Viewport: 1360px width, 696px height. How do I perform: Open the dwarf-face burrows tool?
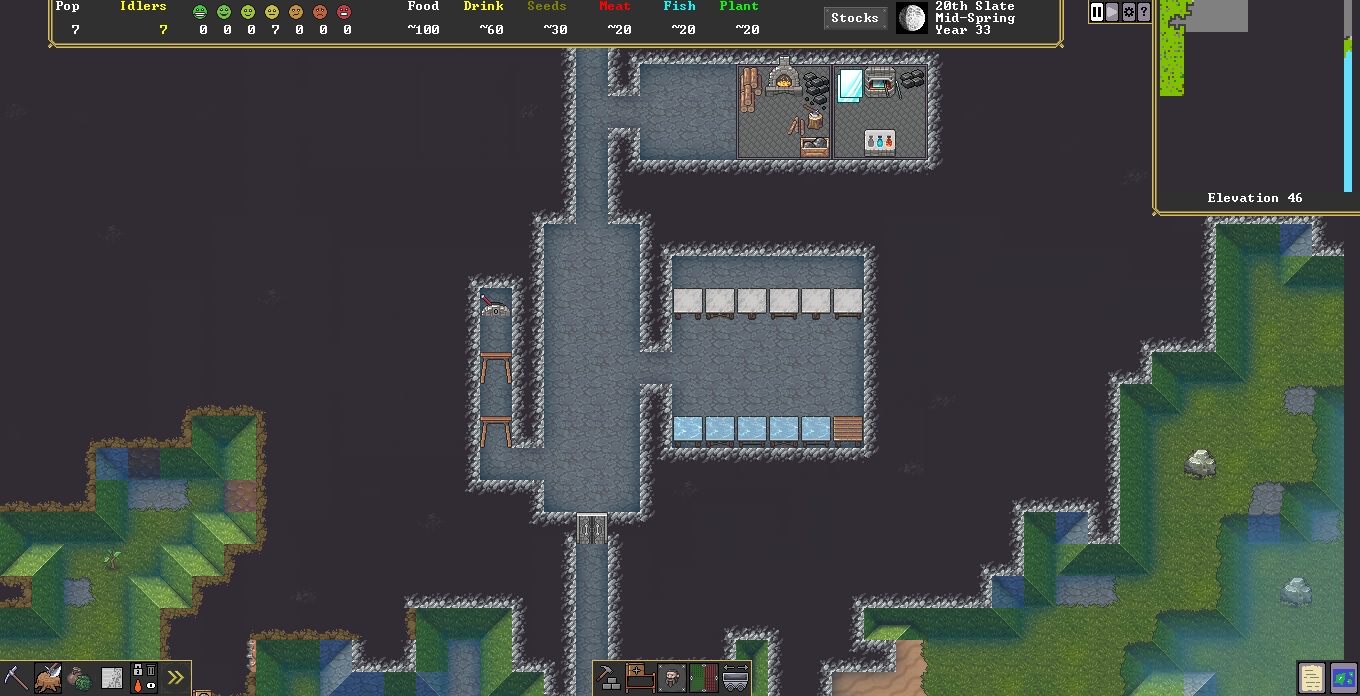pyautogui.click(x=672, y=678)
